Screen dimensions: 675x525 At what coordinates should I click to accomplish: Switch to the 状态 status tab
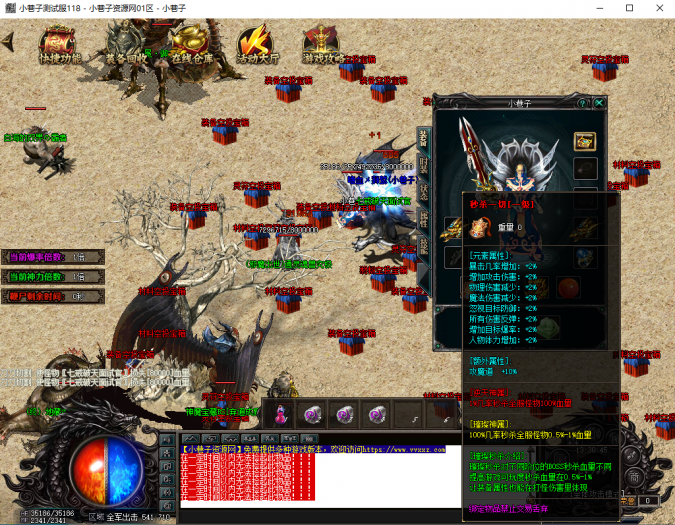pos(423,192)
